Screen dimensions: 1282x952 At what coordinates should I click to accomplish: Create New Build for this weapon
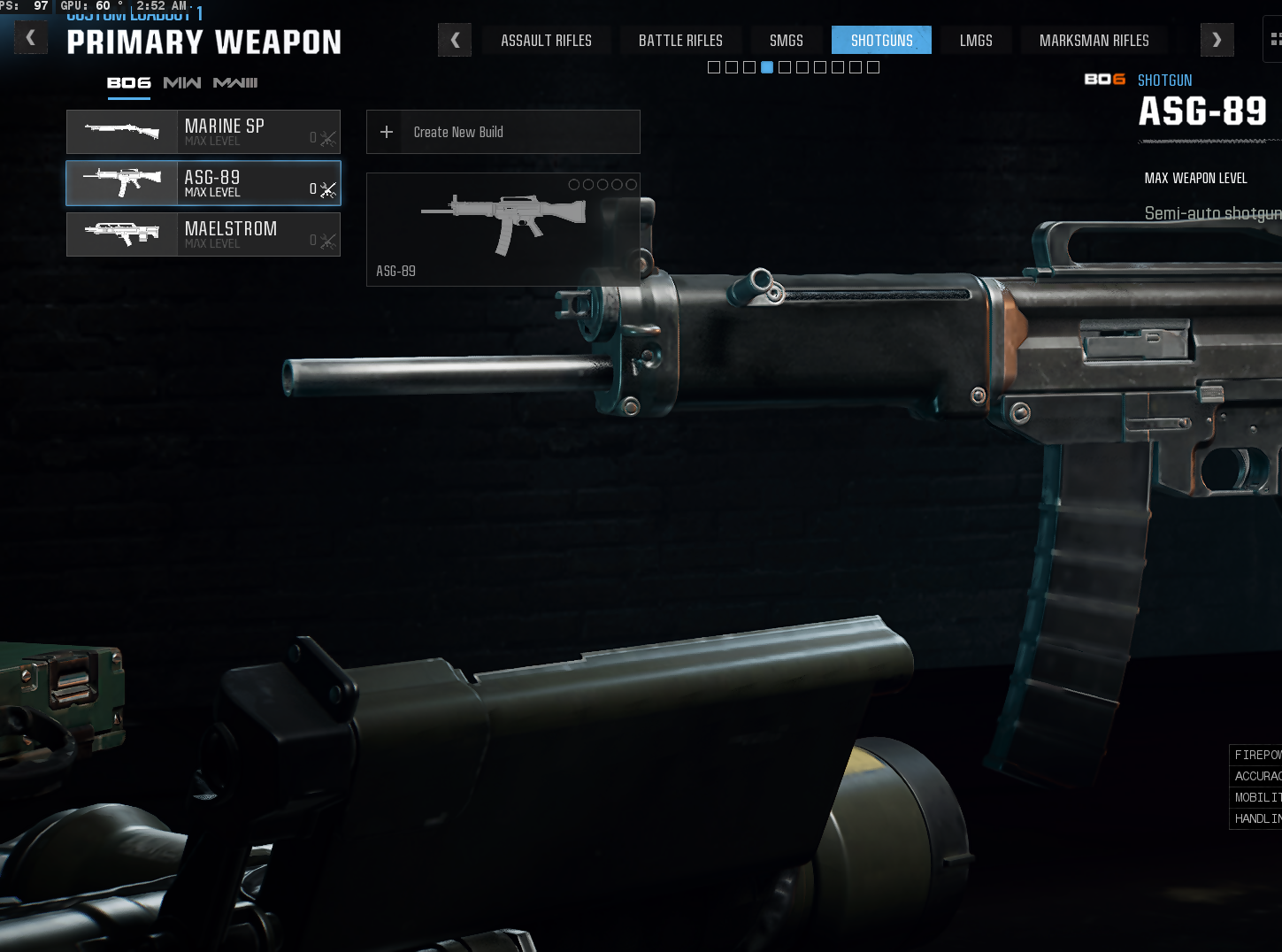(503, 132)
